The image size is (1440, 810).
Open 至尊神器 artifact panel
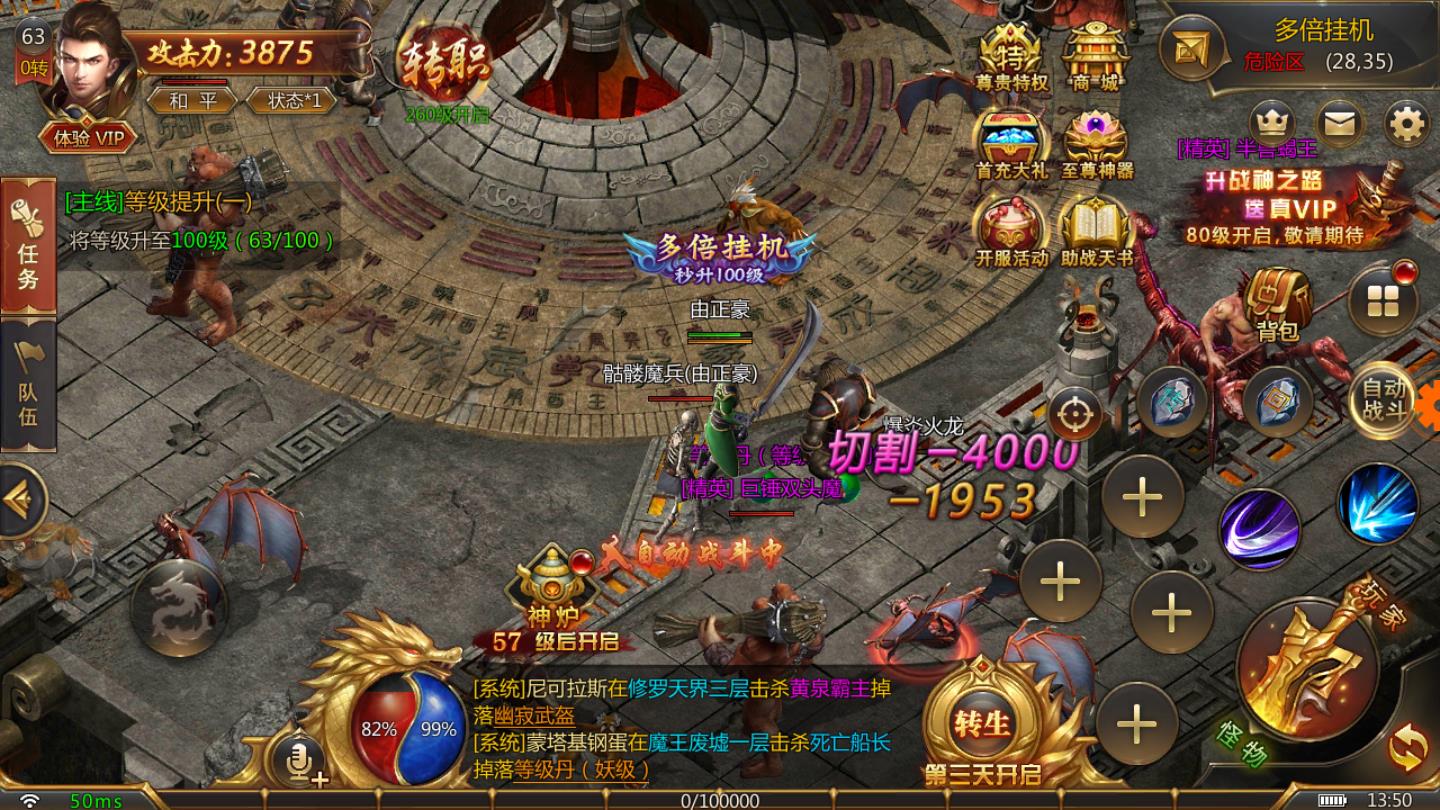(1097, 135)
